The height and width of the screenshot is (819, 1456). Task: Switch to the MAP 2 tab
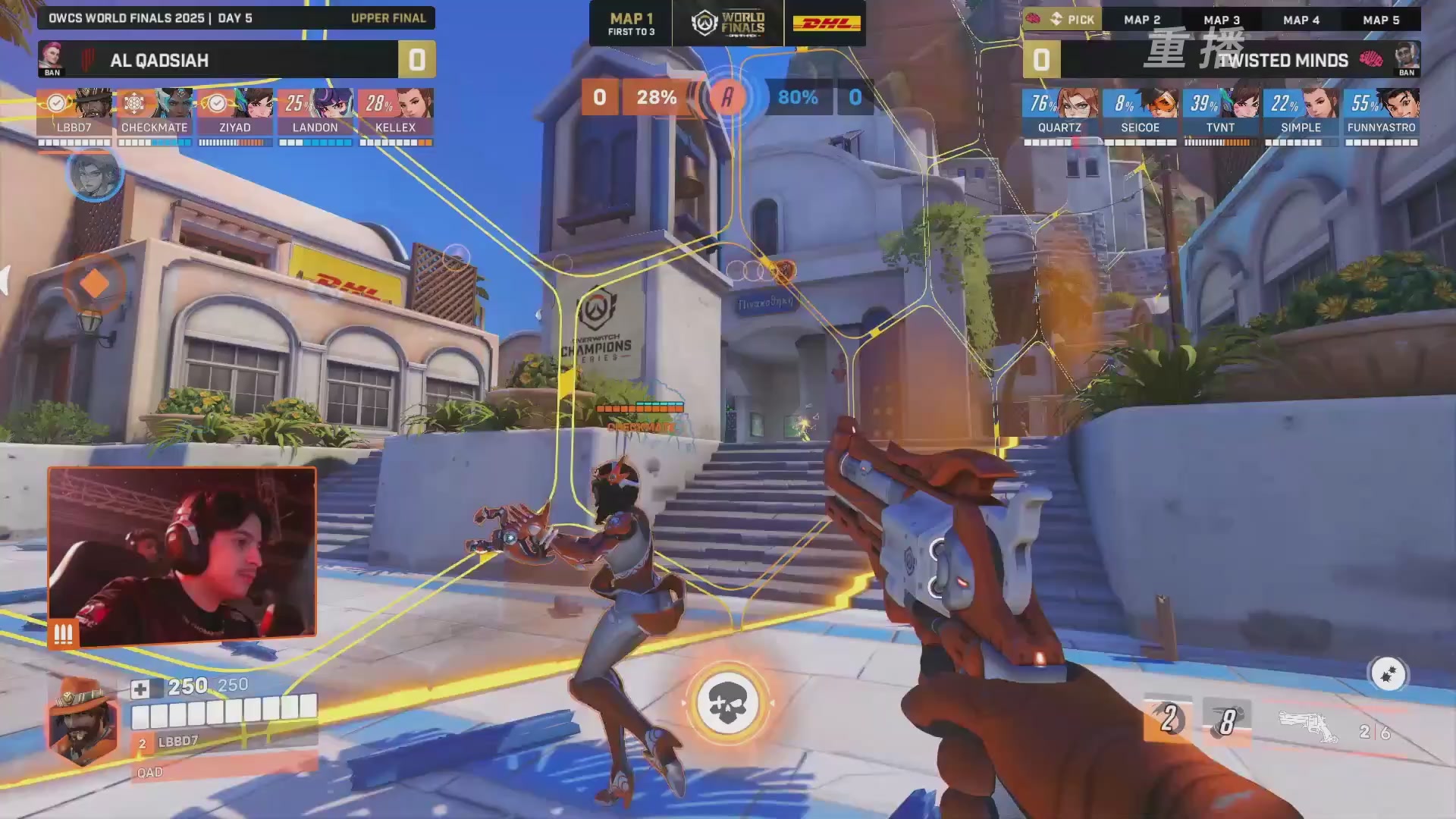coord(1142,20)
